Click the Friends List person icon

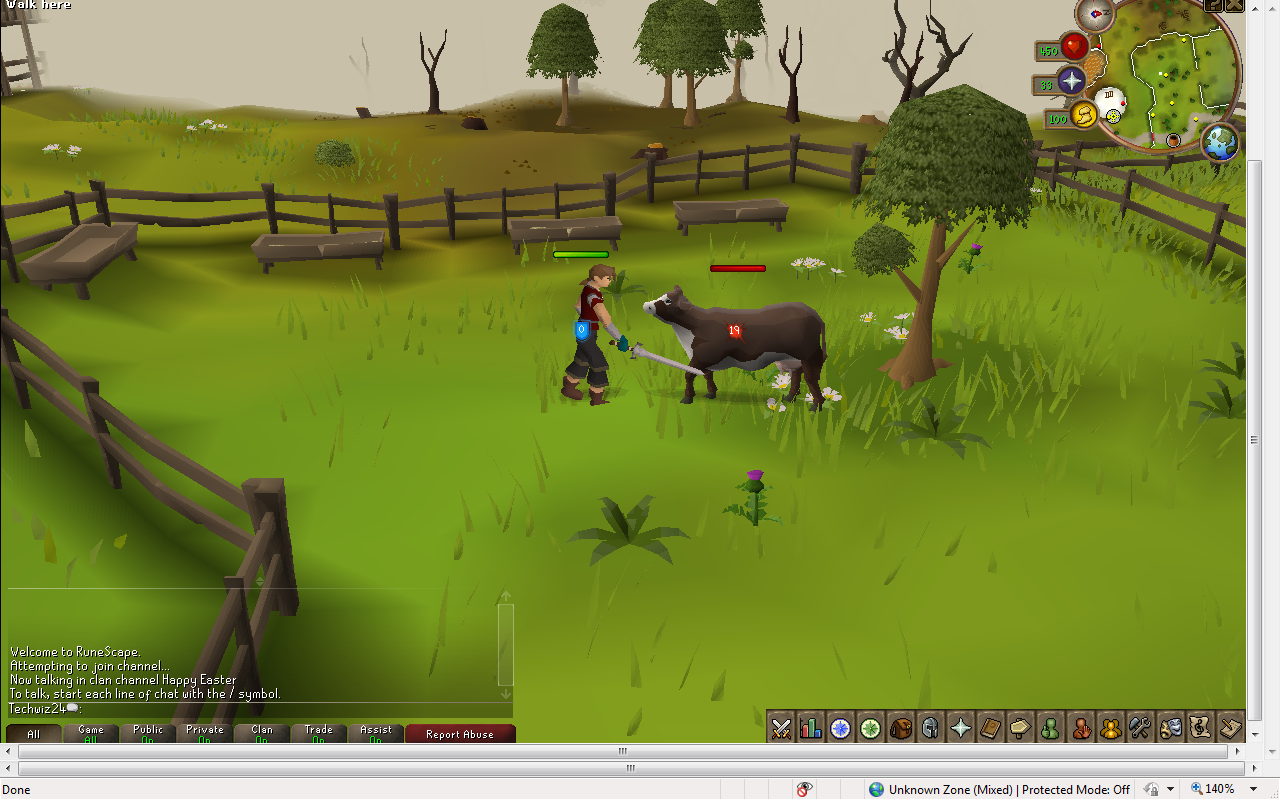click(x=1050, y=728)
